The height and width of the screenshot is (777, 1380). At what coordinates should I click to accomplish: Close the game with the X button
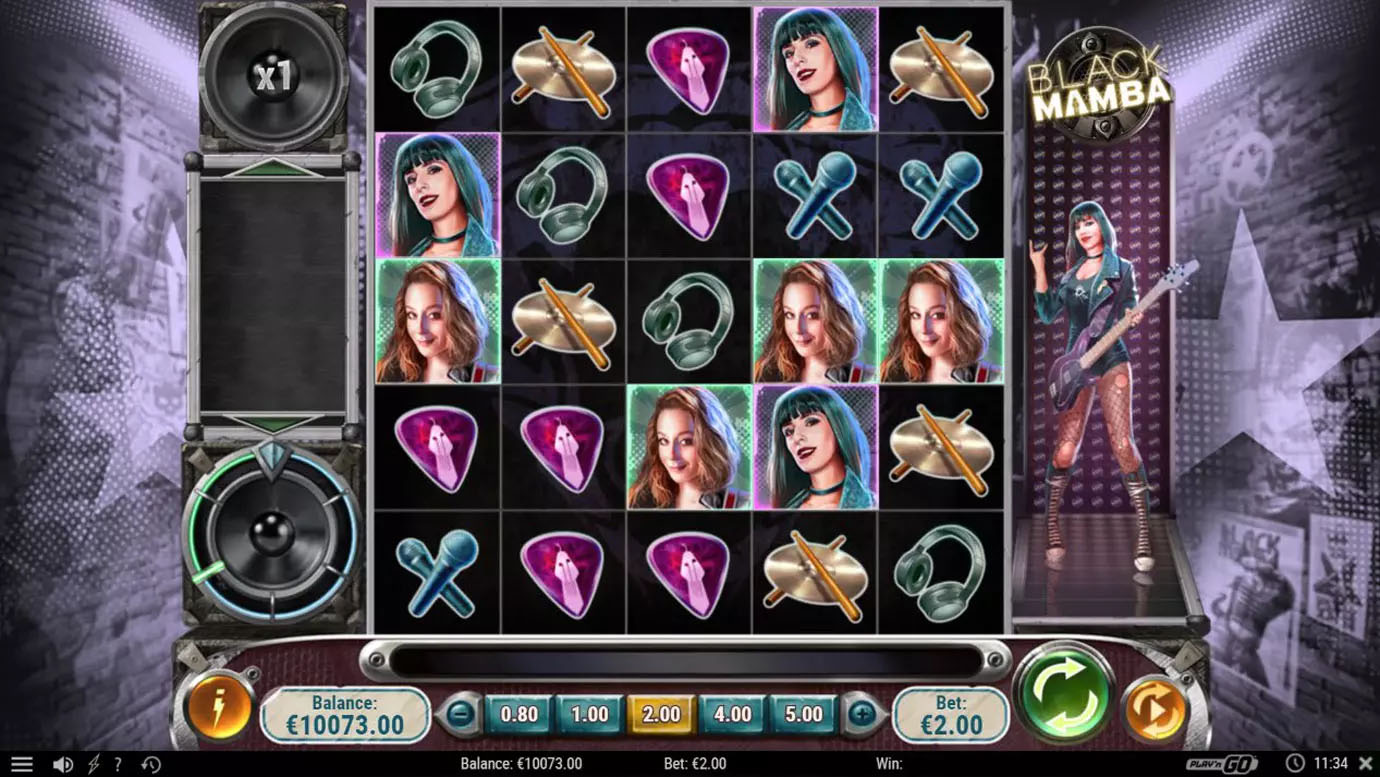[x=1365, y=764]
